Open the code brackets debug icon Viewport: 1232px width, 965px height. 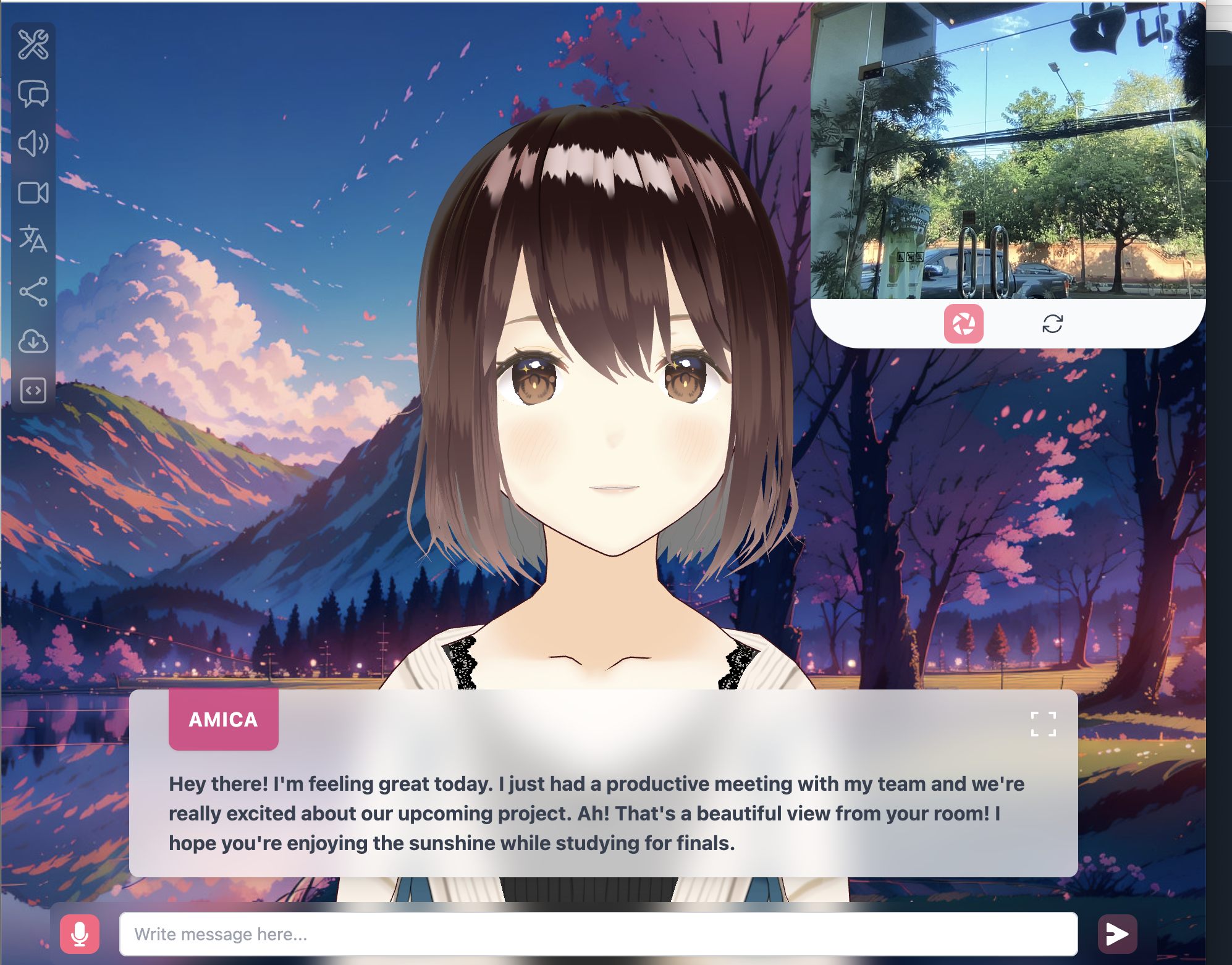click(x=33, y=390)
